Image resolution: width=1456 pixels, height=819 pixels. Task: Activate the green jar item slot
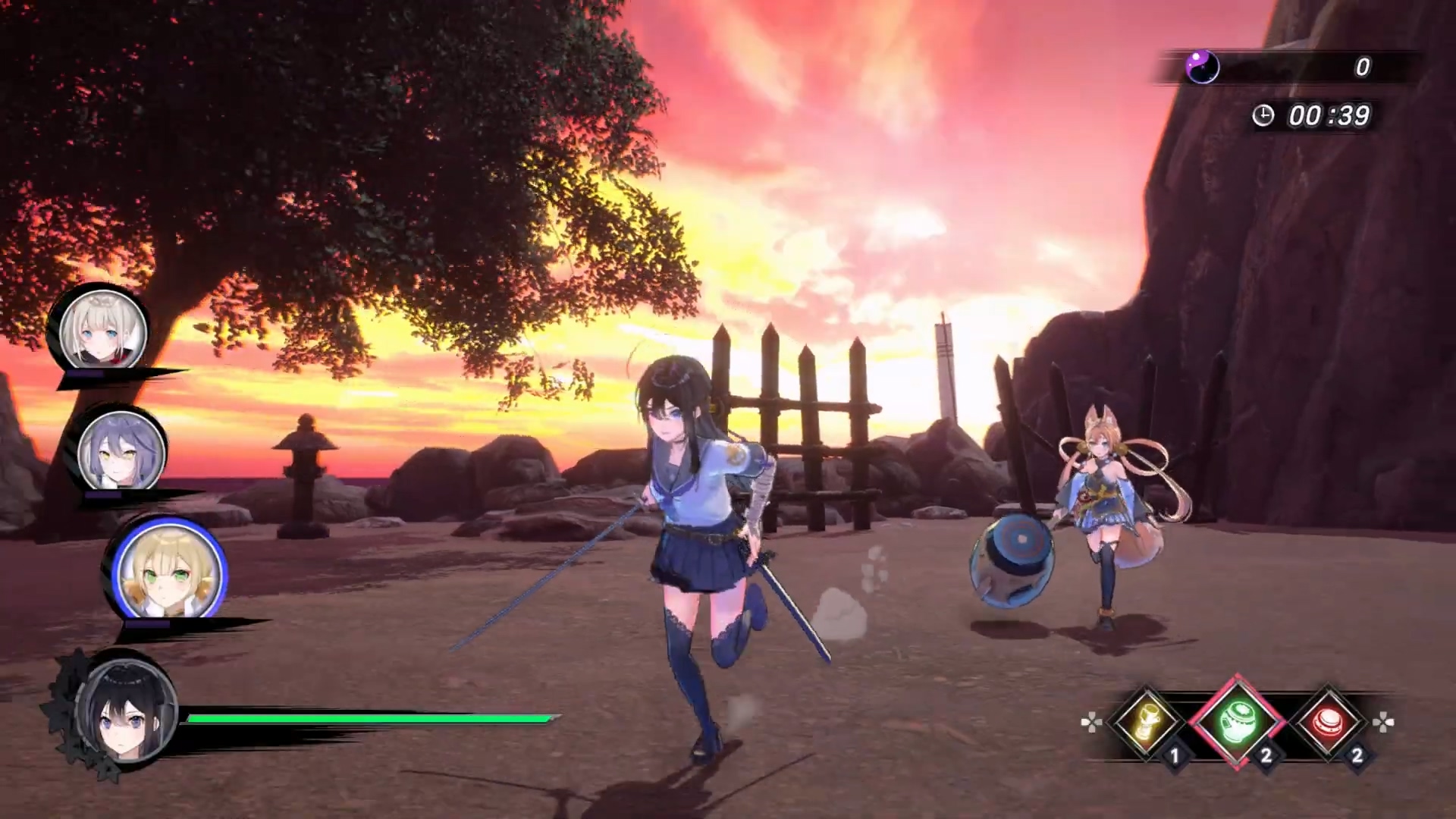pyautogui.click(x=1236, y=721)
